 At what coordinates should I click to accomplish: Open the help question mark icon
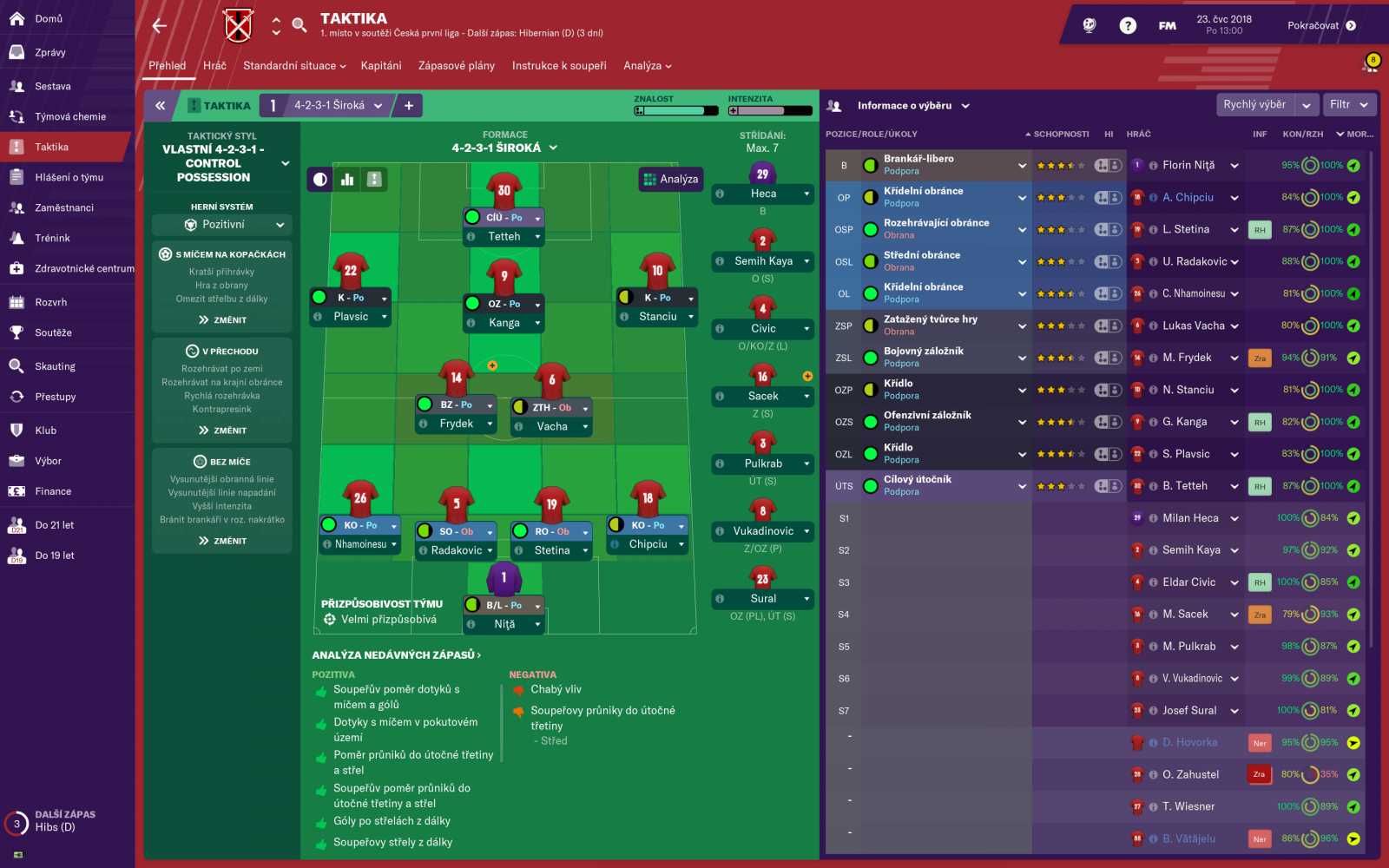tap(1127, 25)
